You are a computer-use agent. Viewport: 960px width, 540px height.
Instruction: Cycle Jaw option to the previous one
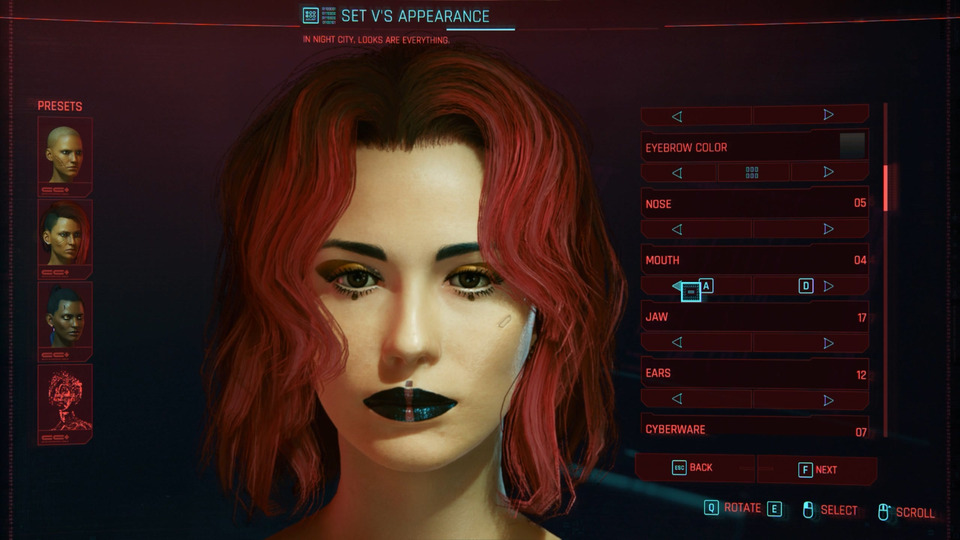click(x=677, y=343)
